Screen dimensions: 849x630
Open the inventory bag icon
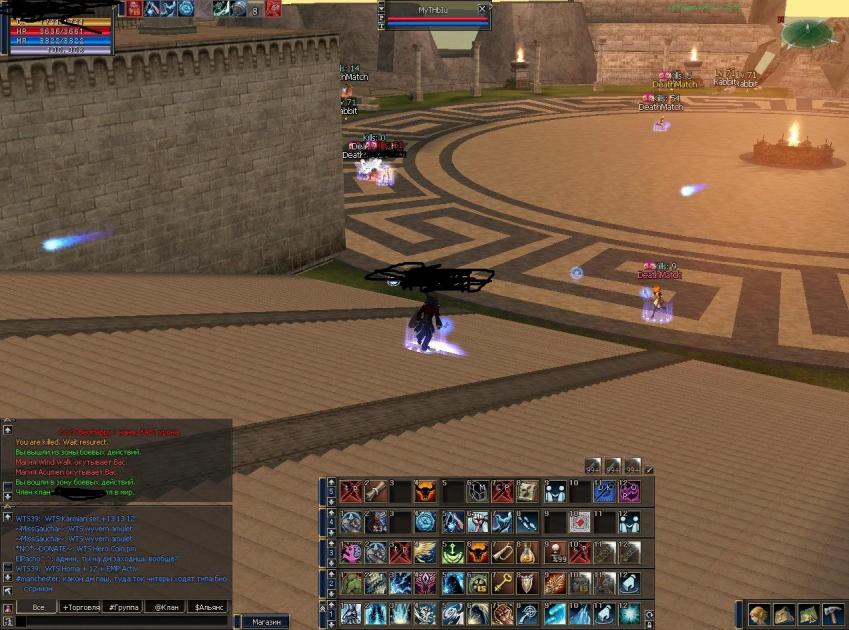pyautogui.click(x=783, y=615)
